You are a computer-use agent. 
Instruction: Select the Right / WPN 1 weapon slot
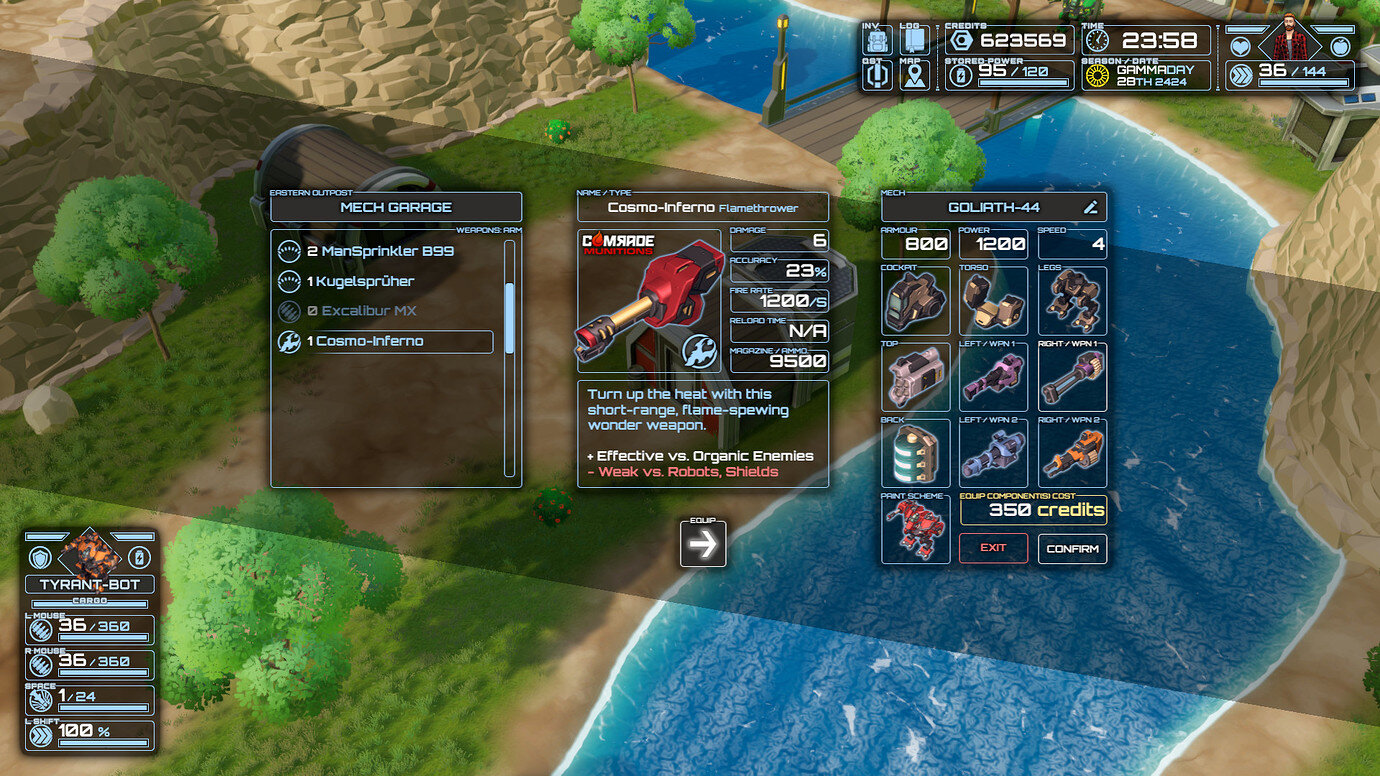point(1072,378)
